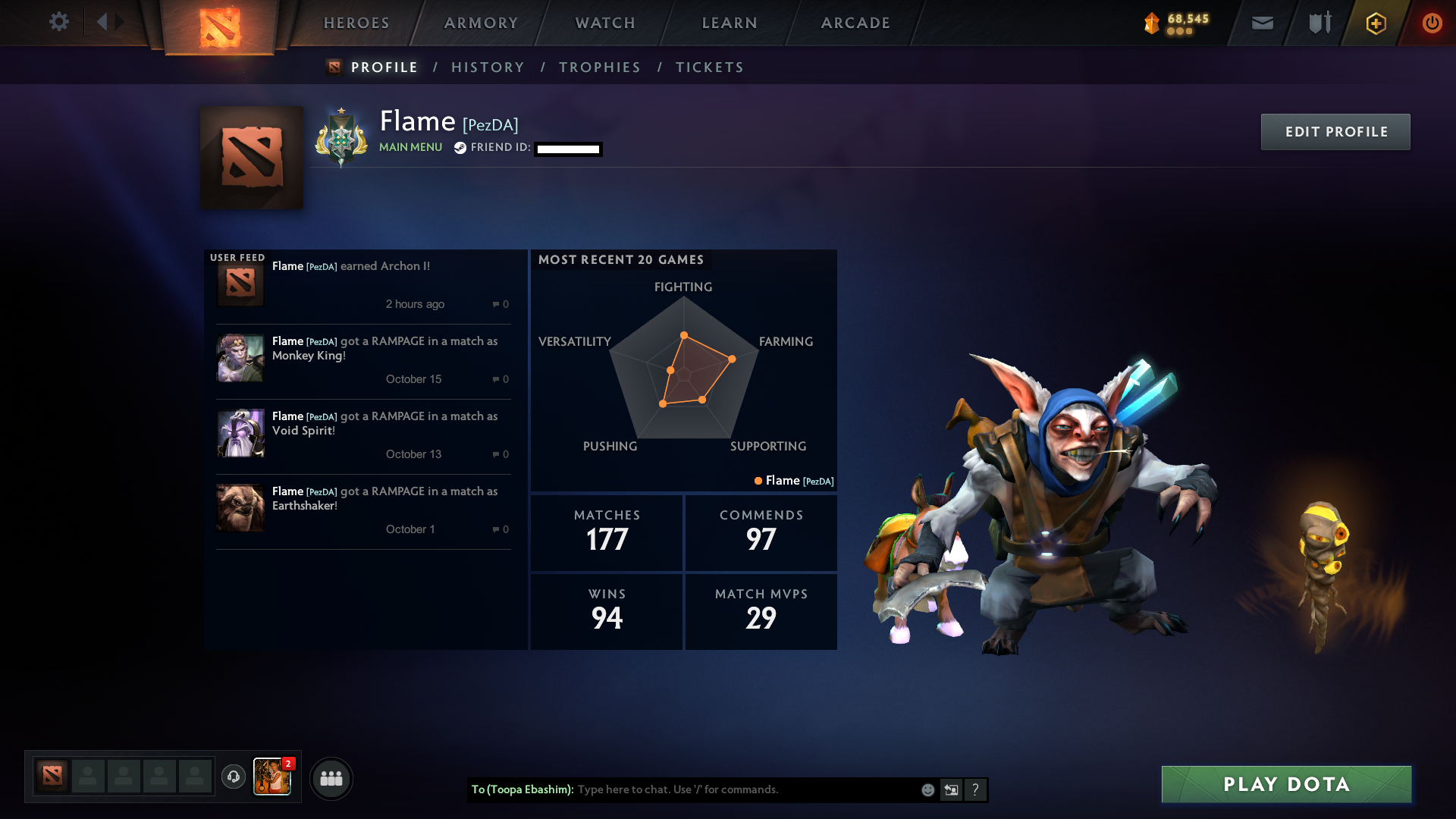This screenshot has height=819, width=1456.
Task: Open the emoticon picker in the chat bar
Action: 927,789
